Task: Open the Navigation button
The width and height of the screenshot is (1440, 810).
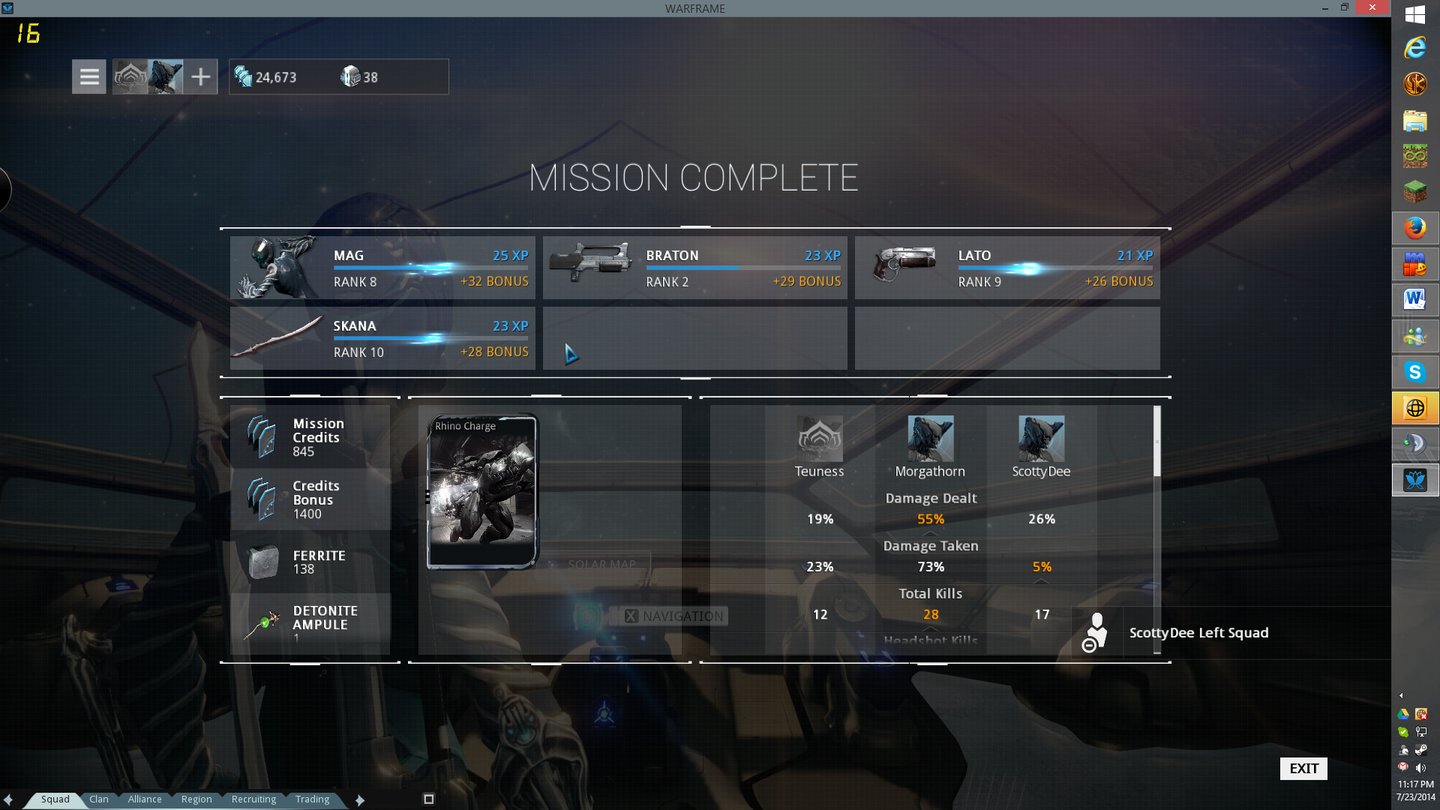Action: click(675, 616)
